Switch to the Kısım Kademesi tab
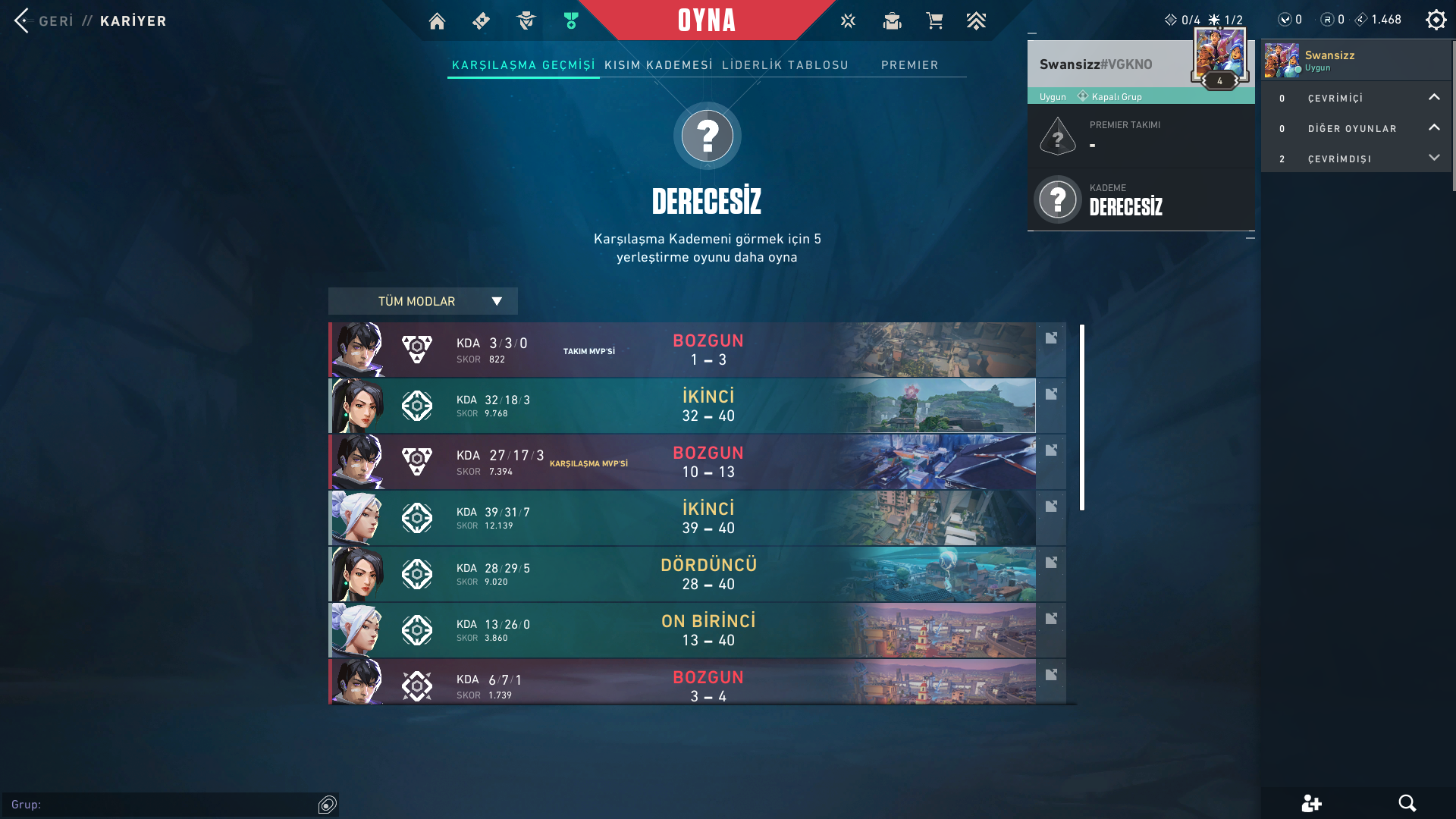Viewport: 1456px width, 819px height. tap(658, 65)
